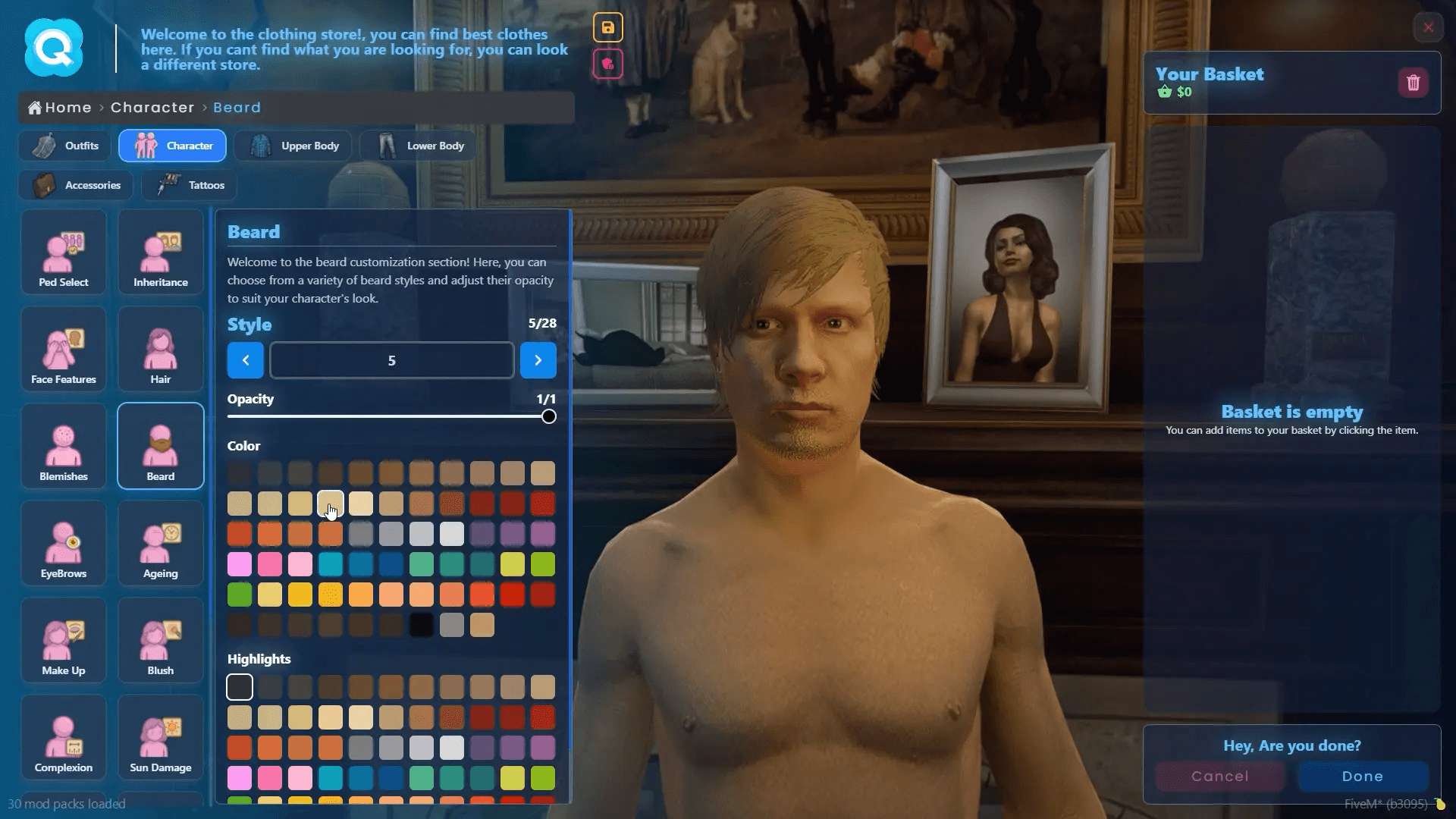Select the Face Features option
The height and width of the screenshot is (819, 1456).
tap(64, 349)
